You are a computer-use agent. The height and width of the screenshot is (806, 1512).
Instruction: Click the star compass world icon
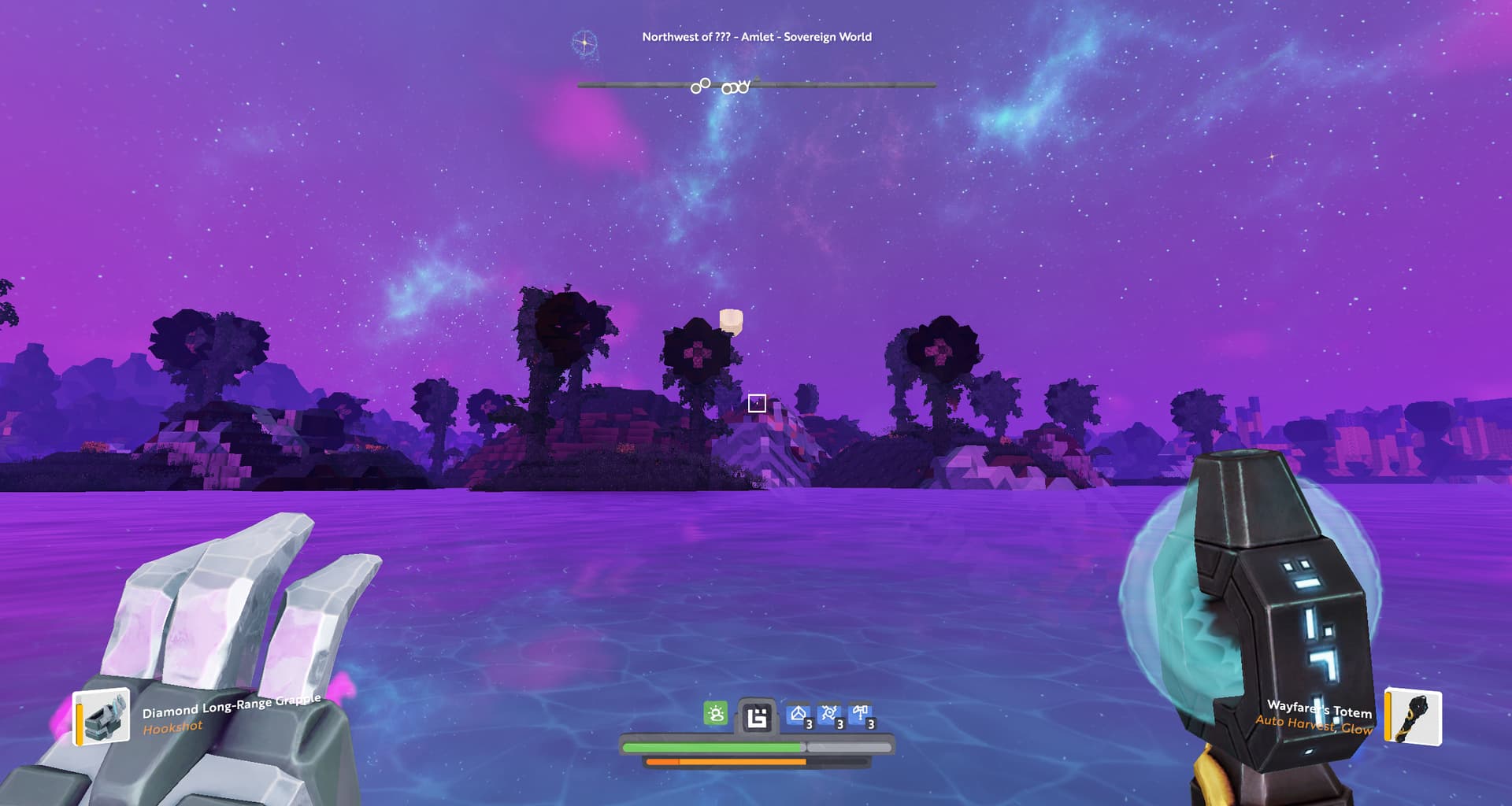[584, 43]
